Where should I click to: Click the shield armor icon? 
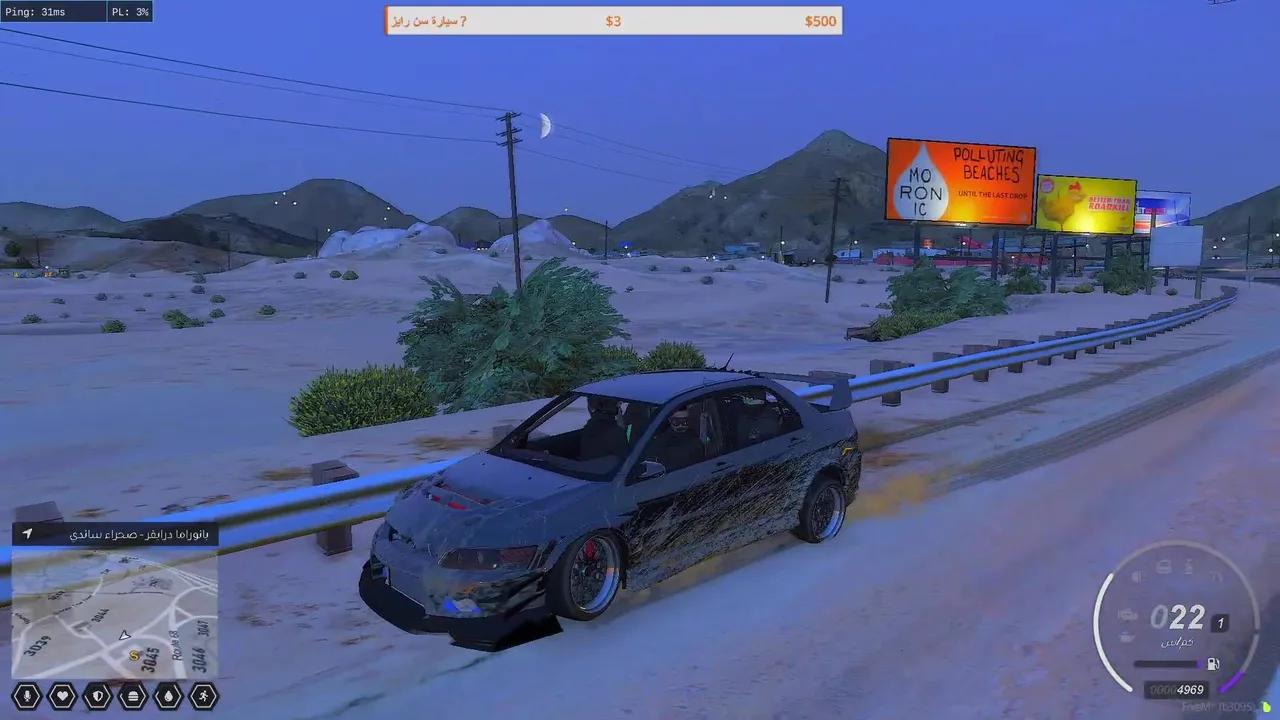(x=97, y=695)
